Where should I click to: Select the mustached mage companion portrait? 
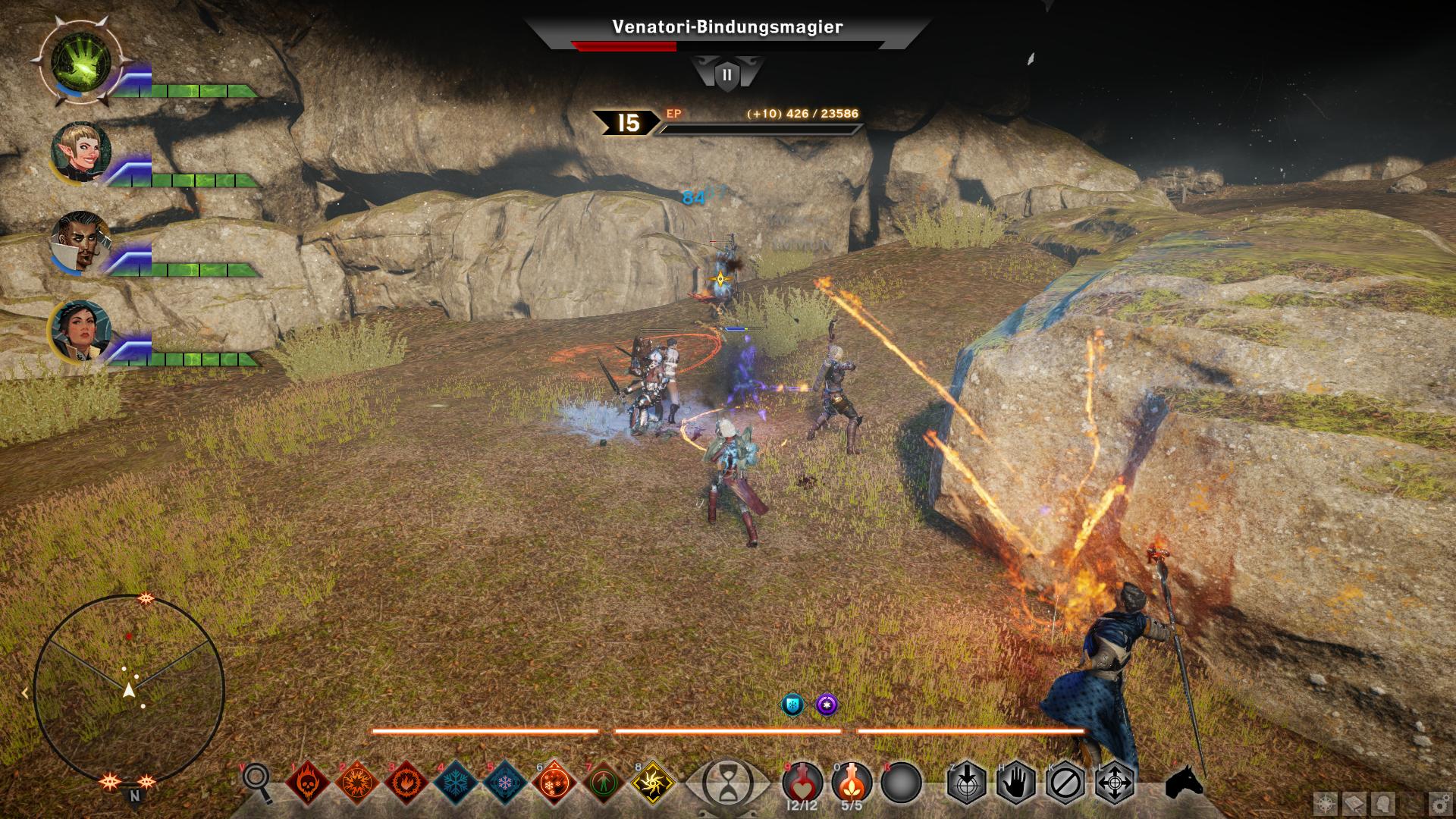pos(81,241)
